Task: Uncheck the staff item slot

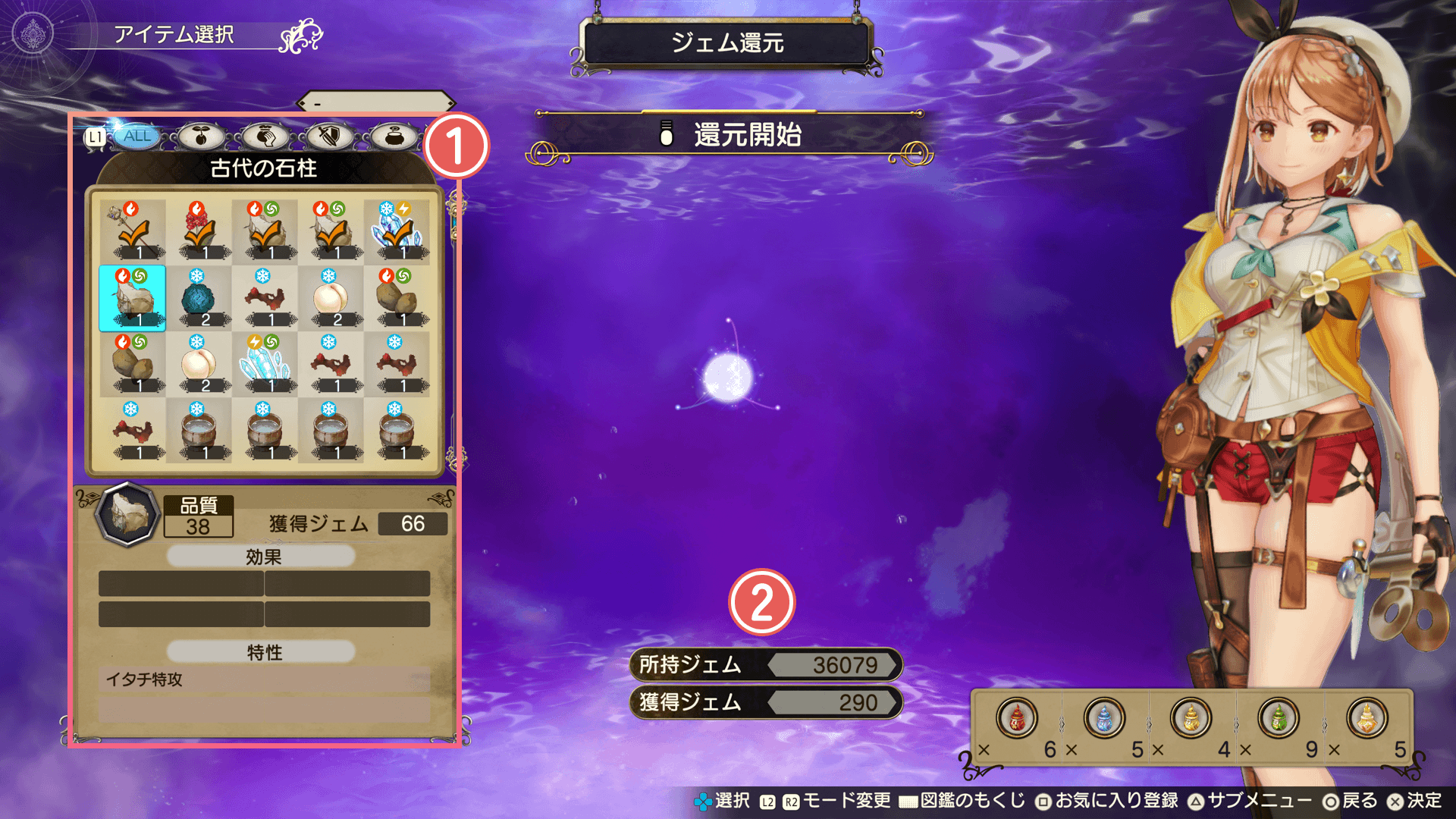Action: pos(132,231)
